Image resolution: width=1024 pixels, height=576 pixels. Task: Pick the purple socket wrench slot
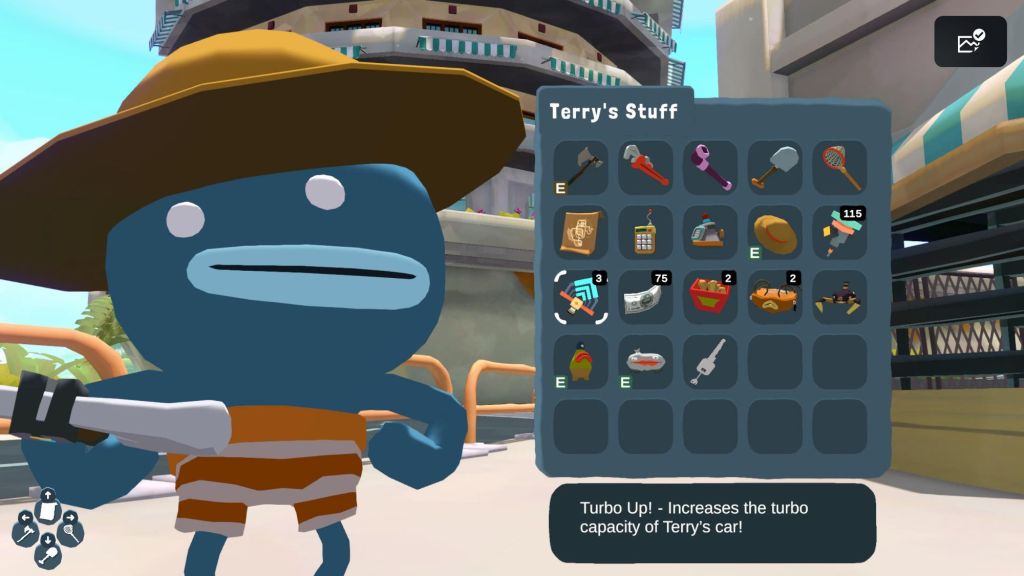click(710, 167)
